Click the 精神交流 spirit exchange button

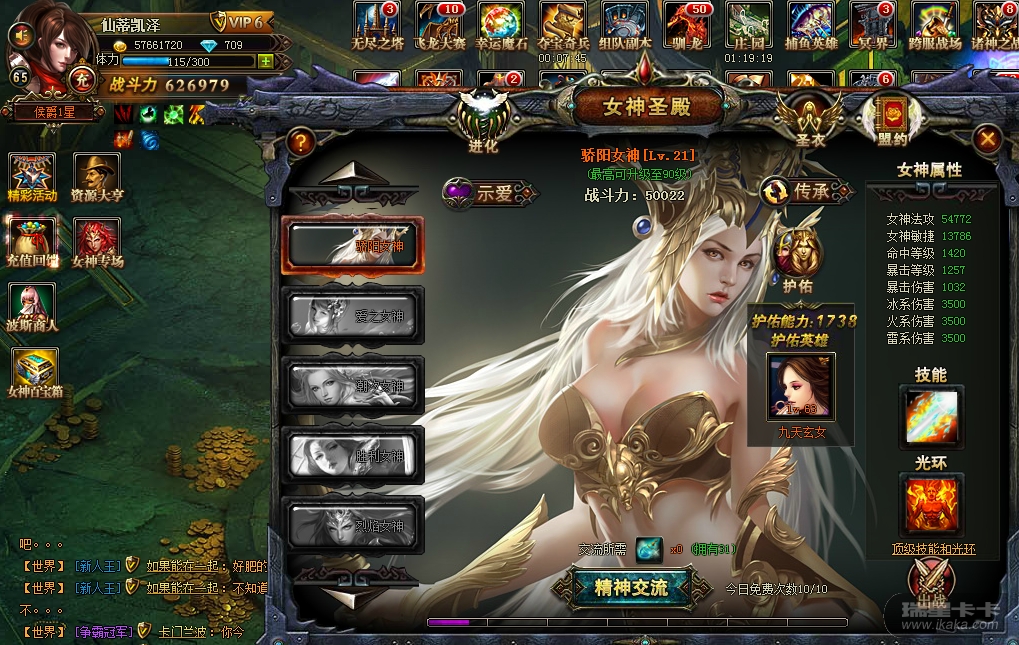click(631, 587)
